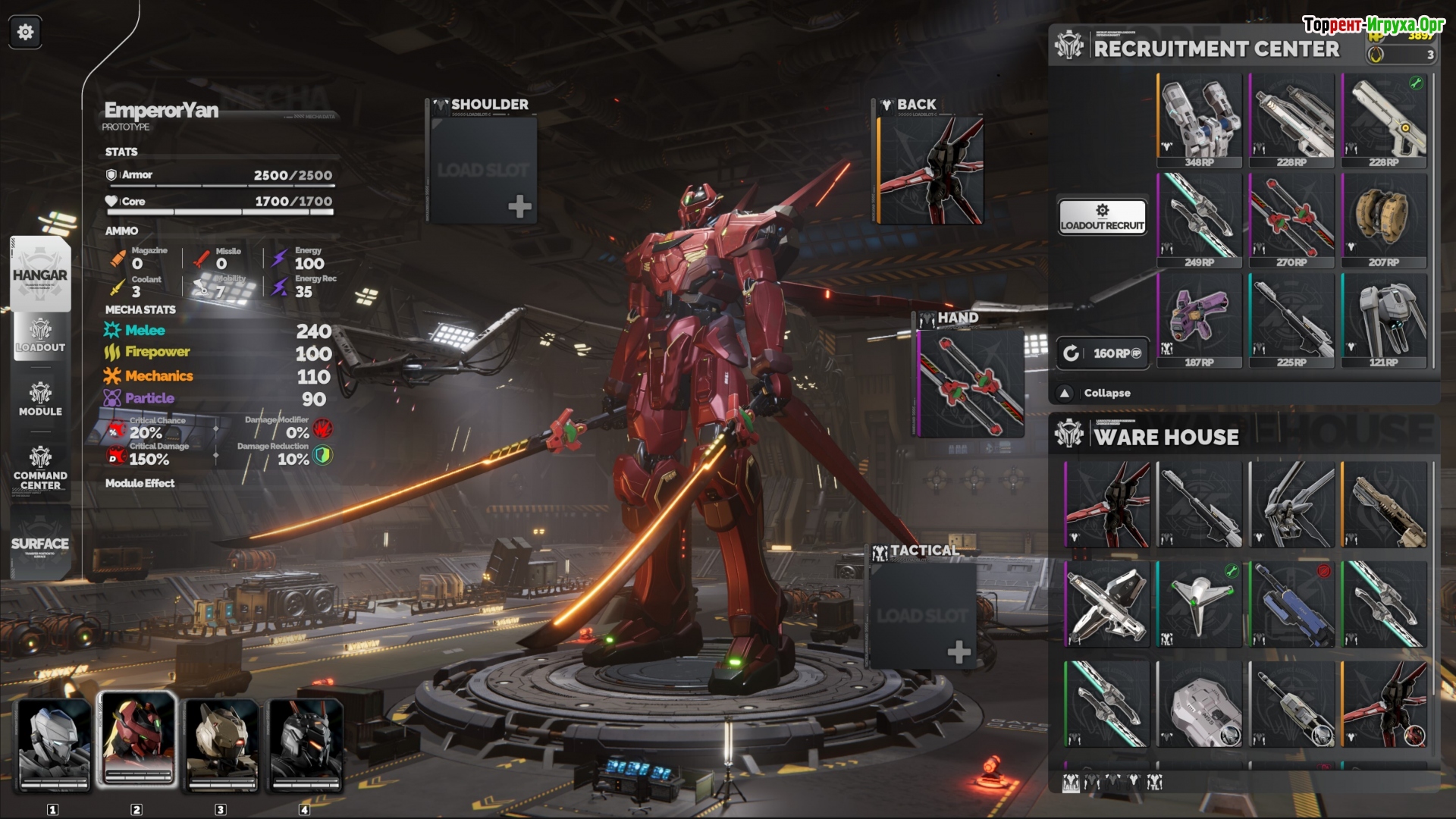1456x819 pixels.
Task: Buy the 121 RP recruitment item
Action: (x=1384, y=320)
